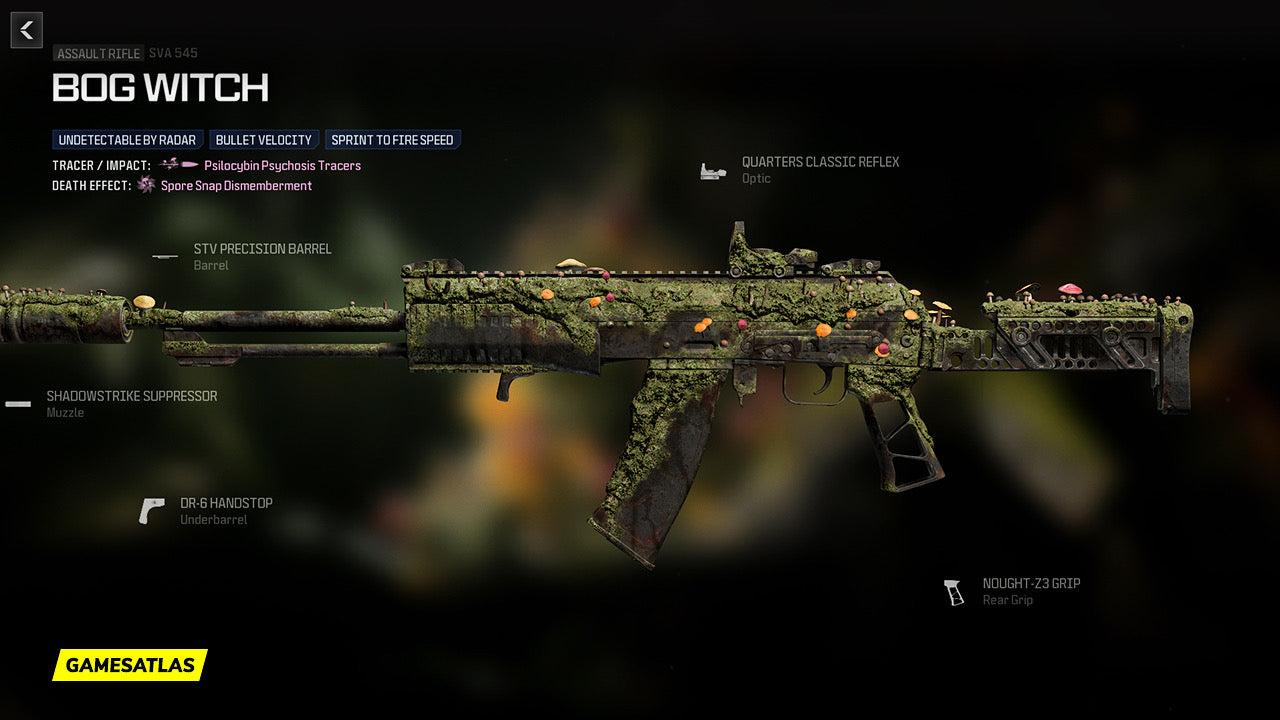Screen dimensions: 1280x720
Task: Select the Quarters Classic Reflex optic attachment
Action: (819, 162)
